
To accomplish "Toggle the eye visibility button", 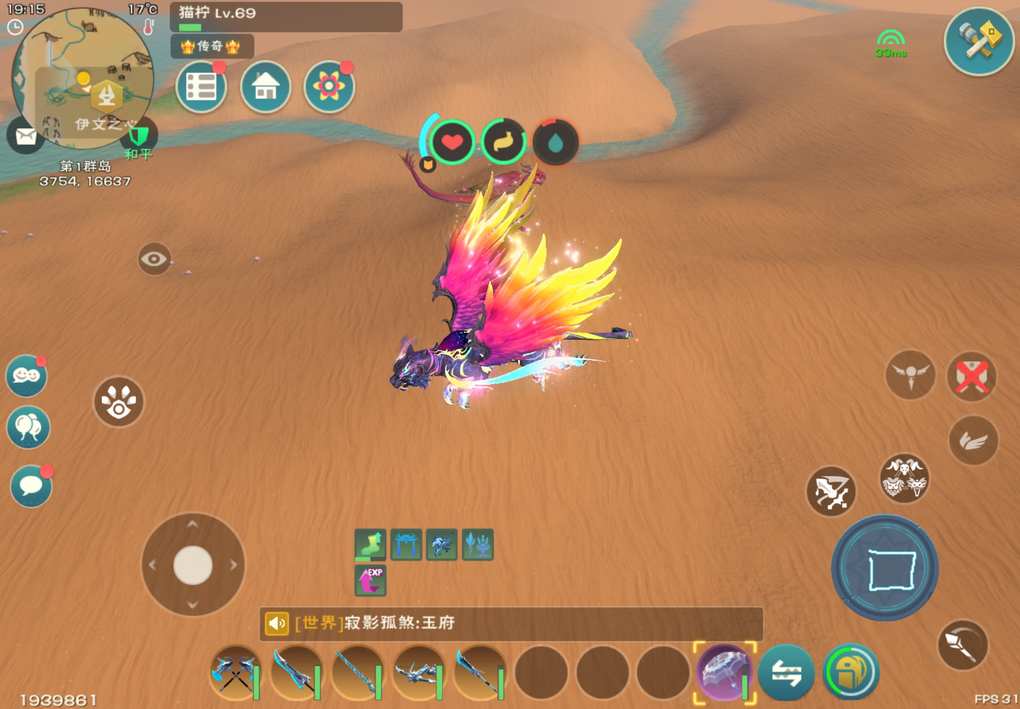I will [x=154, y=259].
